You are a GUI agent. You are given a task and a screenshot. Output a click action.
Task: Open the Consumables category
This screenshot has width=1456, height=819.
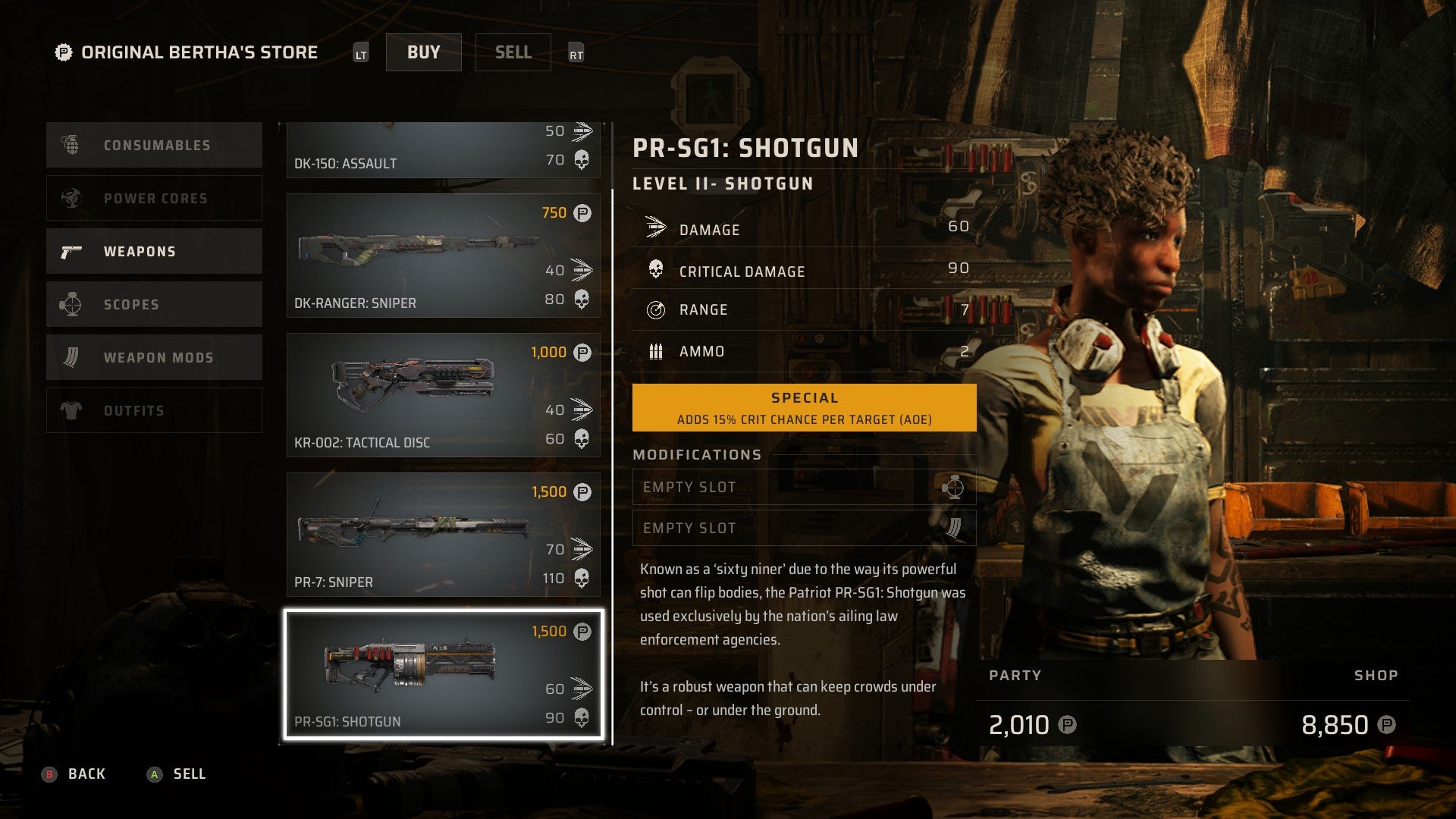(x=154, y=145)
